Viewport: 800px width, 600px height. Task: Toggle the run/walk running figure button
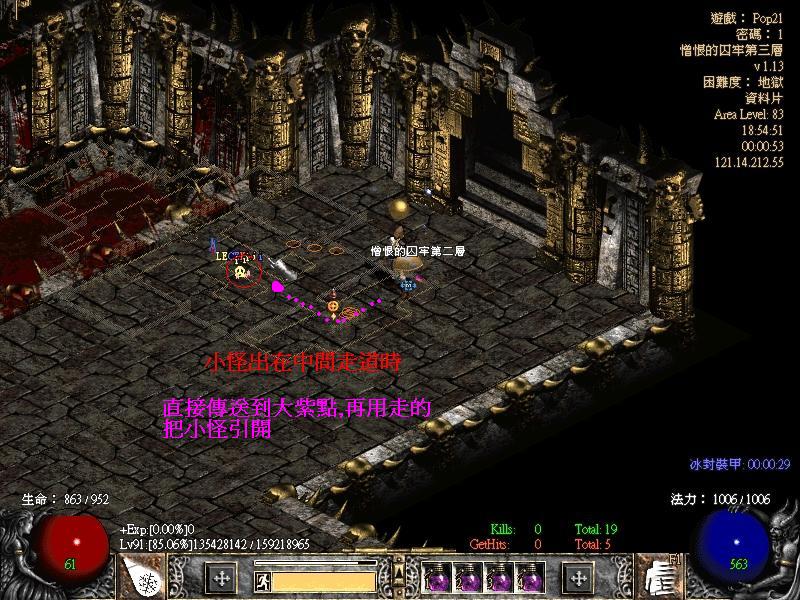pos(262,579)
